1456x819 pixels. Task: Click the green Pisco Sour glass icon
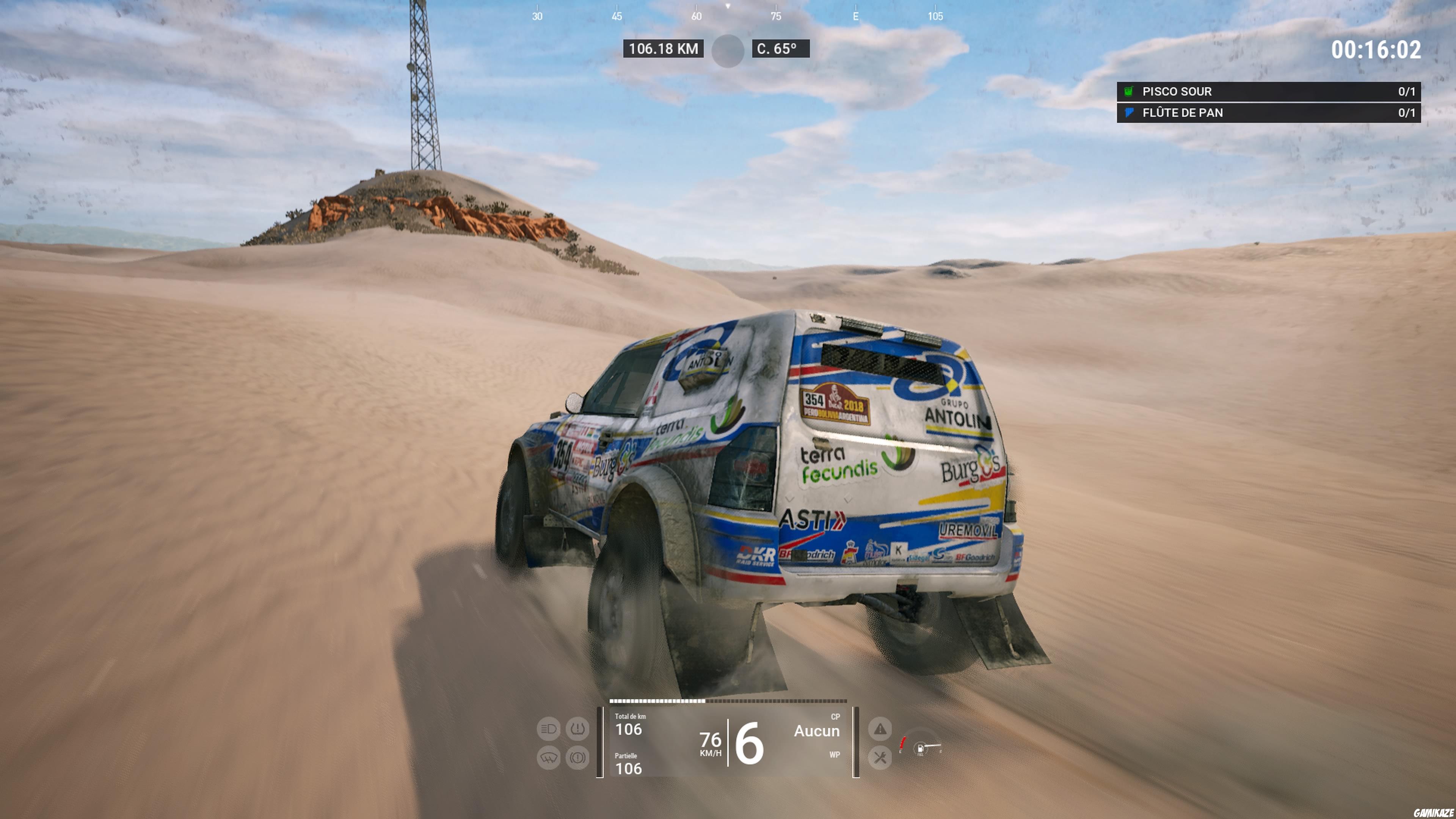pos(1129,91)
